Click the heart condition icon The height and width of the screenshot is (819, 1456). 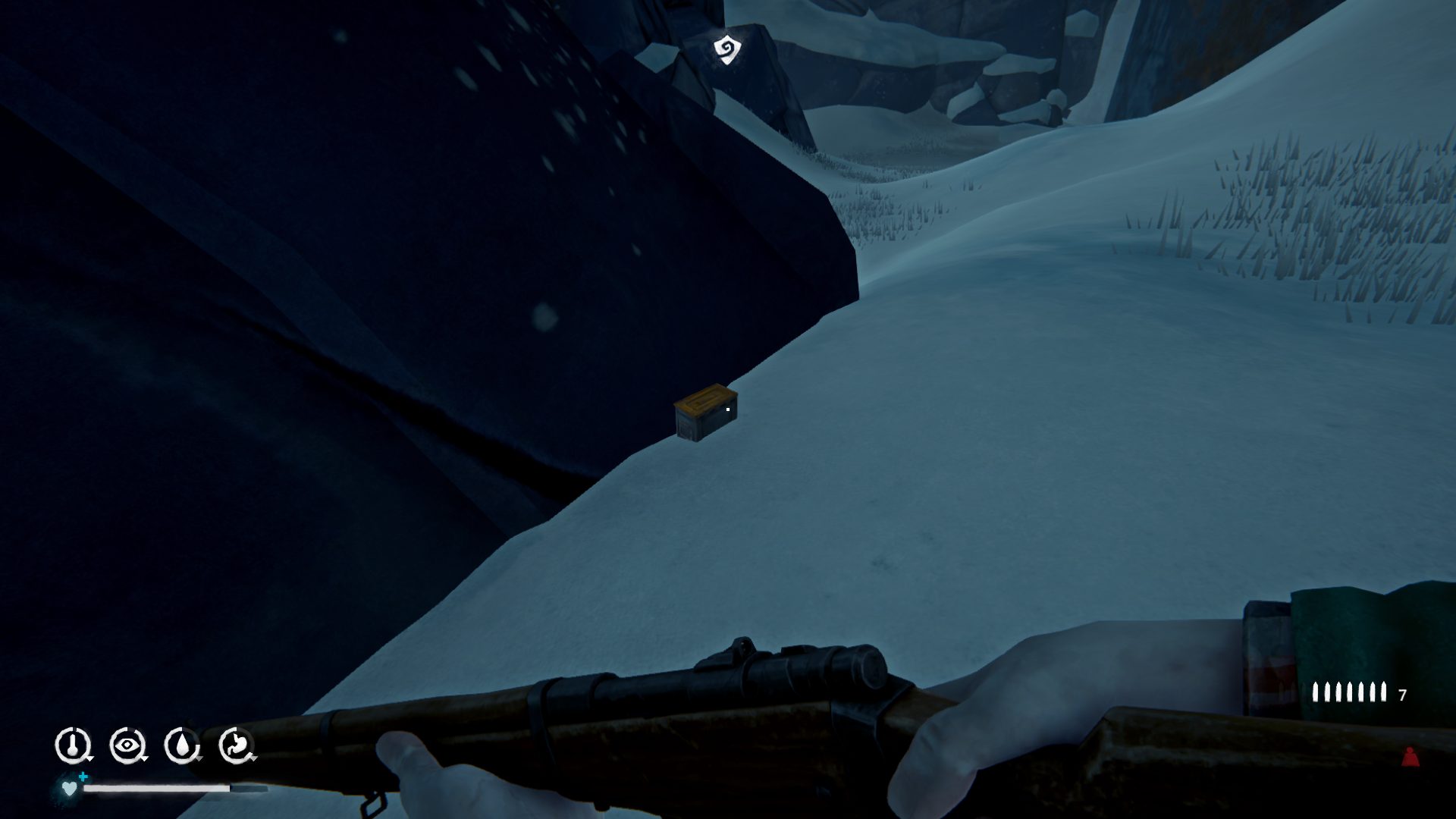(69, 789)
